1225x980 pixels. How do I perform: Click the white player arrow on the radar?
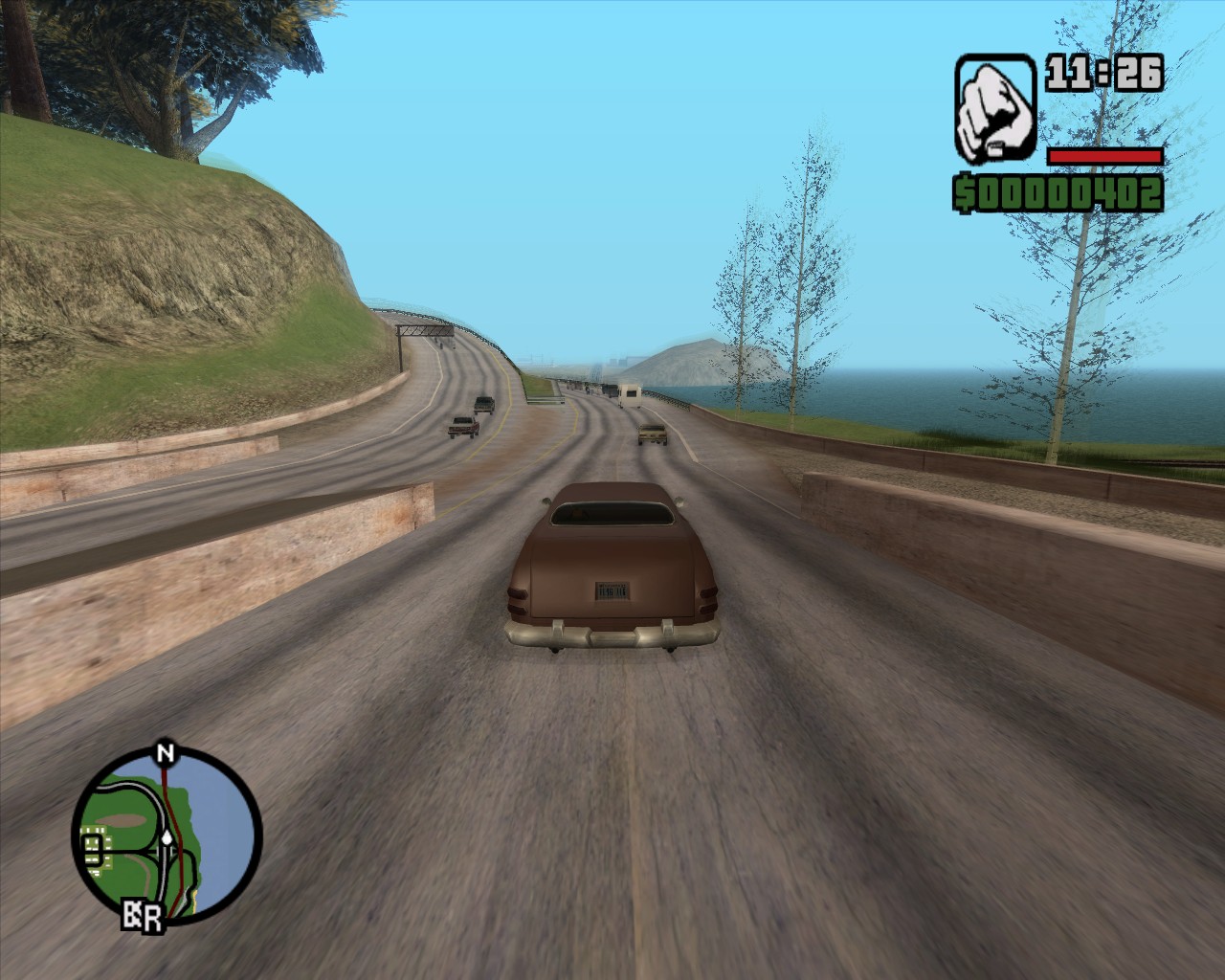click(x=167, y=836)
